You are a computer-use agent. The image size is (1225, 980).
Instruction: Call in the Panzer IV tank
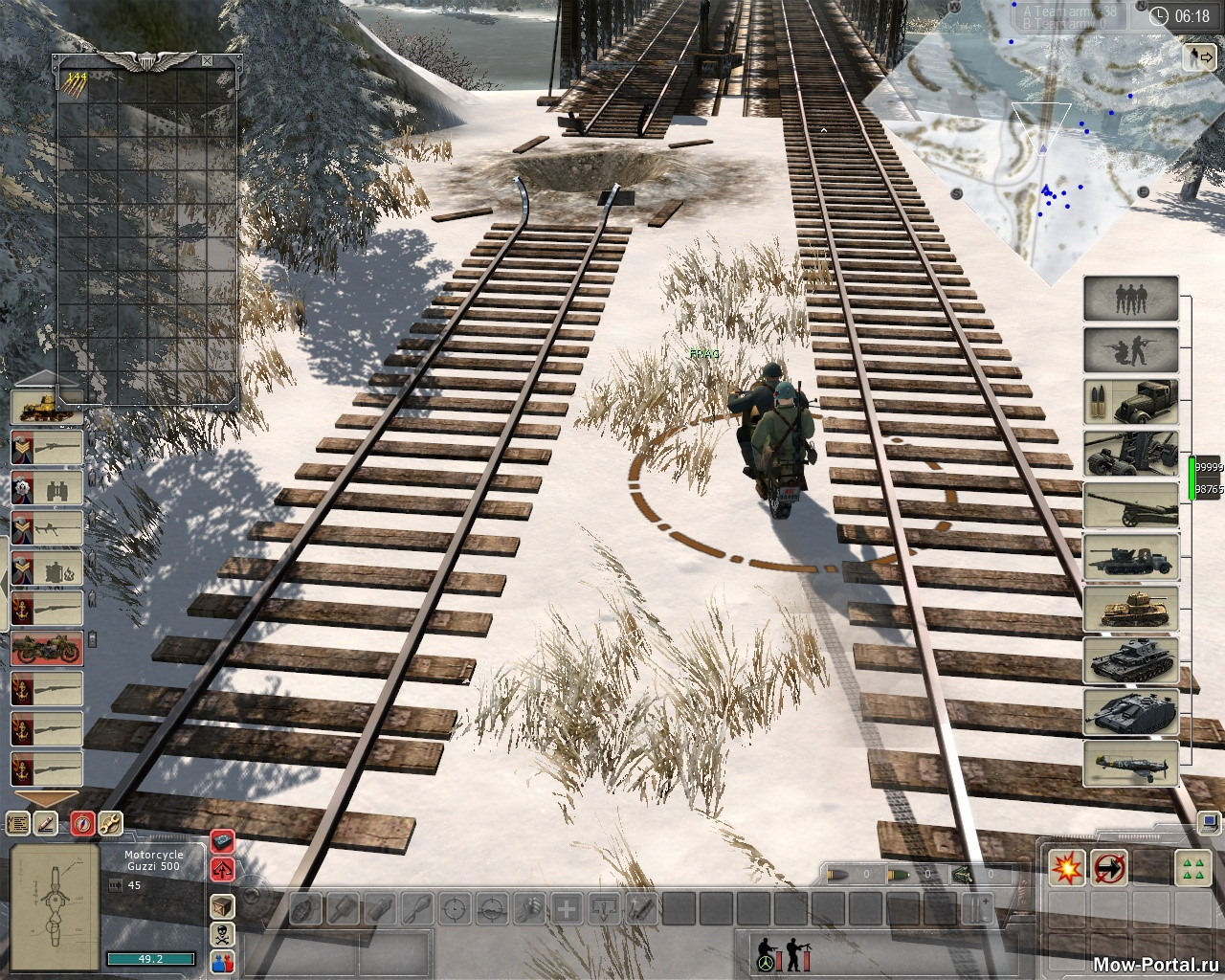coord(1130,659)
